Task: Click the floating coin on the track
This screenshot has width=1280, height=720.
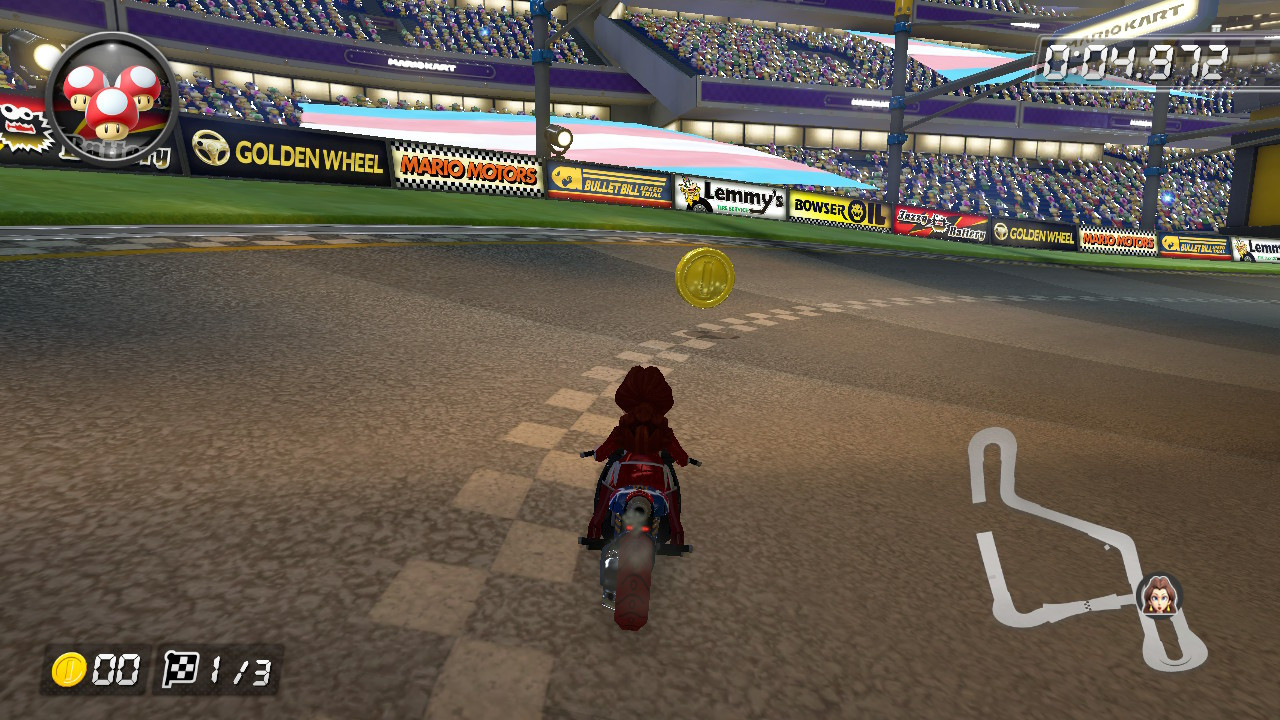Action: (704, 277)
